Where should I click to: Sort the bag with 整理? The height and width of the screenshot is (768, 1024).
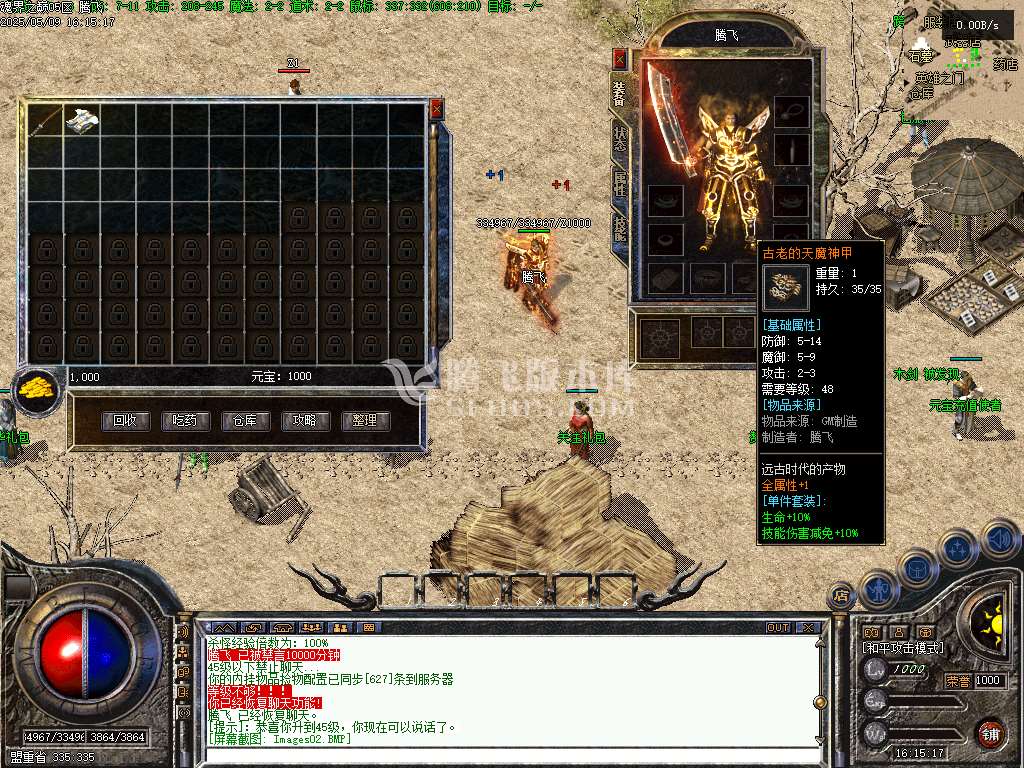coord(365,421)
